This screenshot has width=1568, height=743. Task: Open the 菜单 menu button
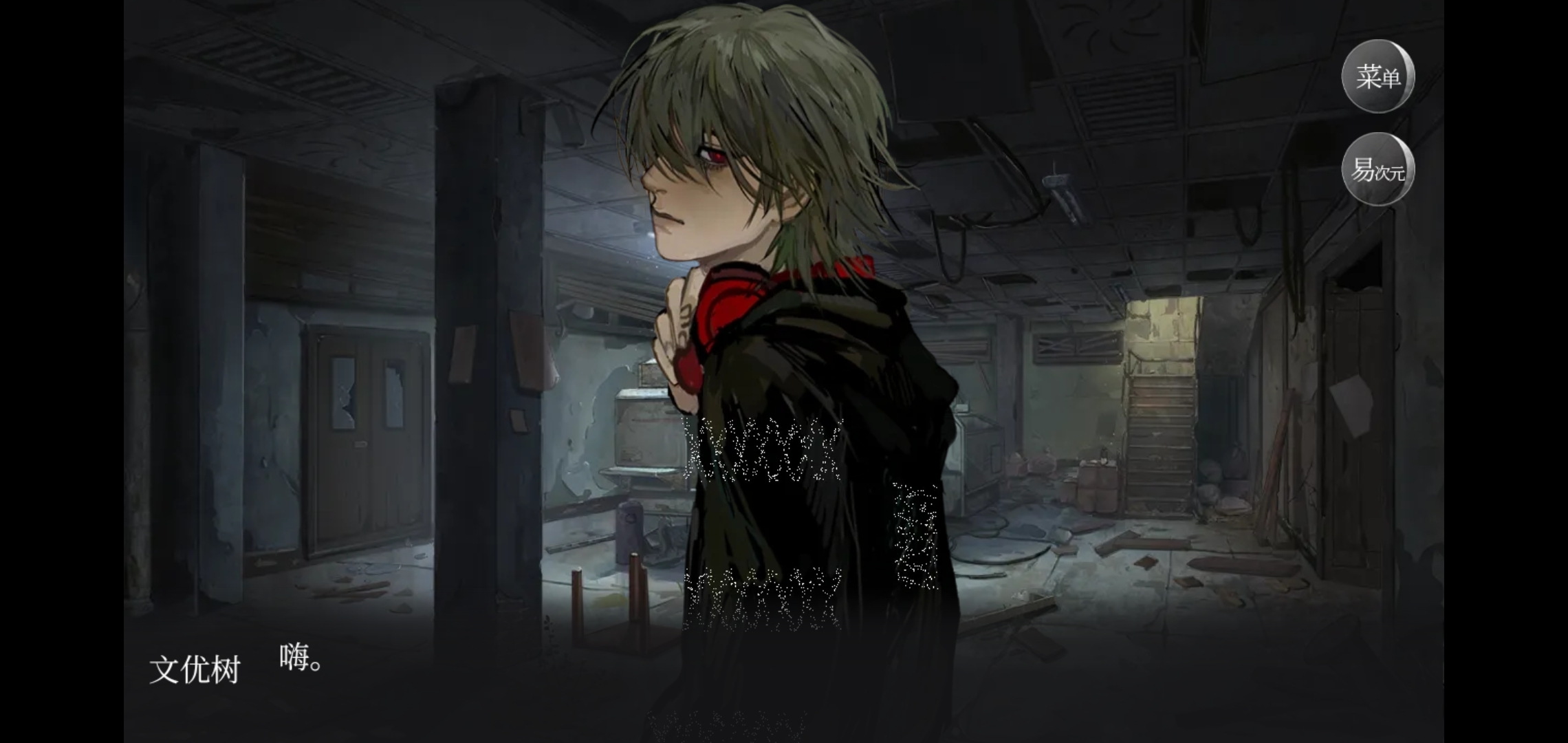click(1378, 76)
